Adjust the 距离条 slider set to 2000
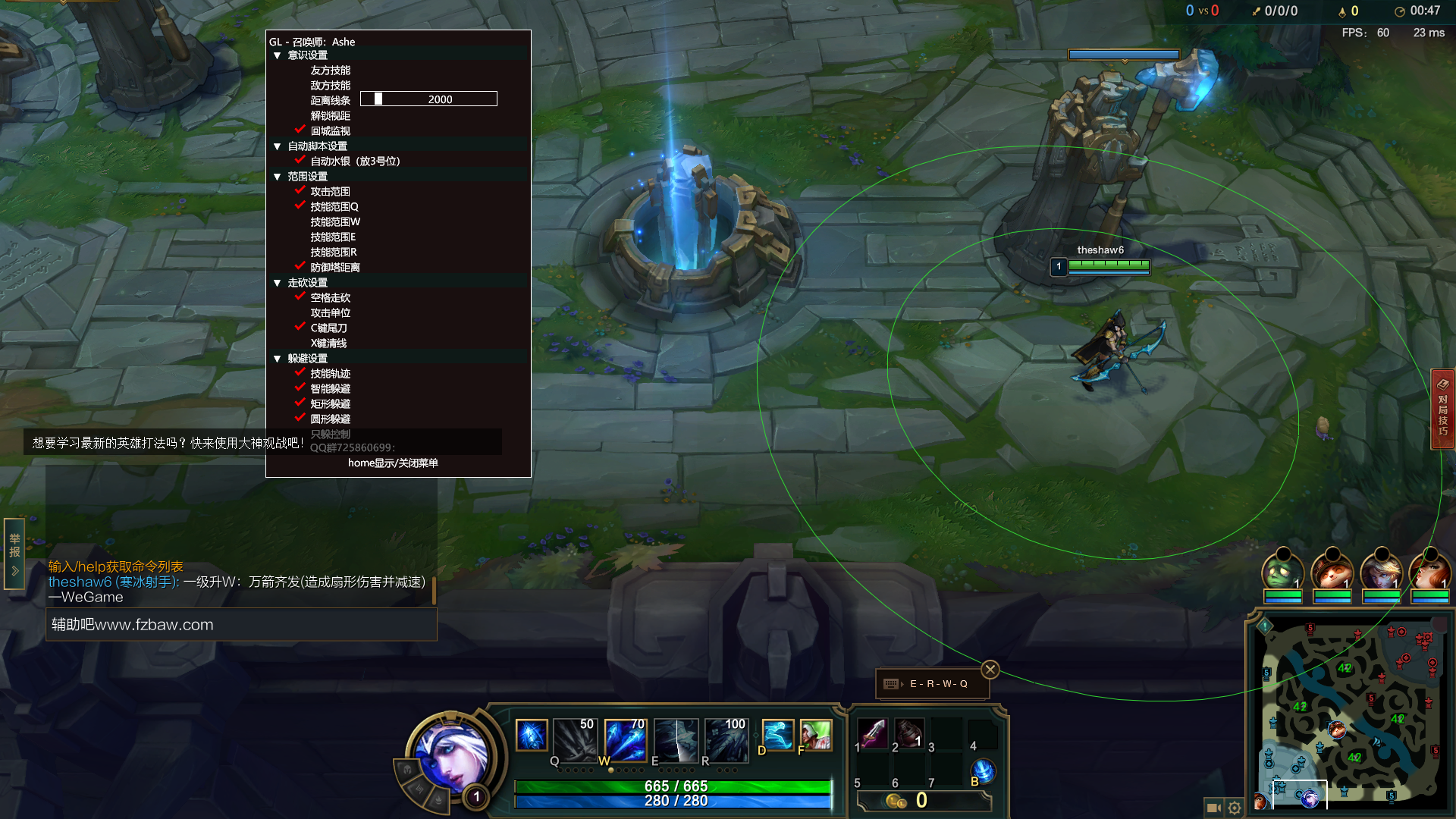The height and width of the screenshot is (819, 1456). click(428, 99)
